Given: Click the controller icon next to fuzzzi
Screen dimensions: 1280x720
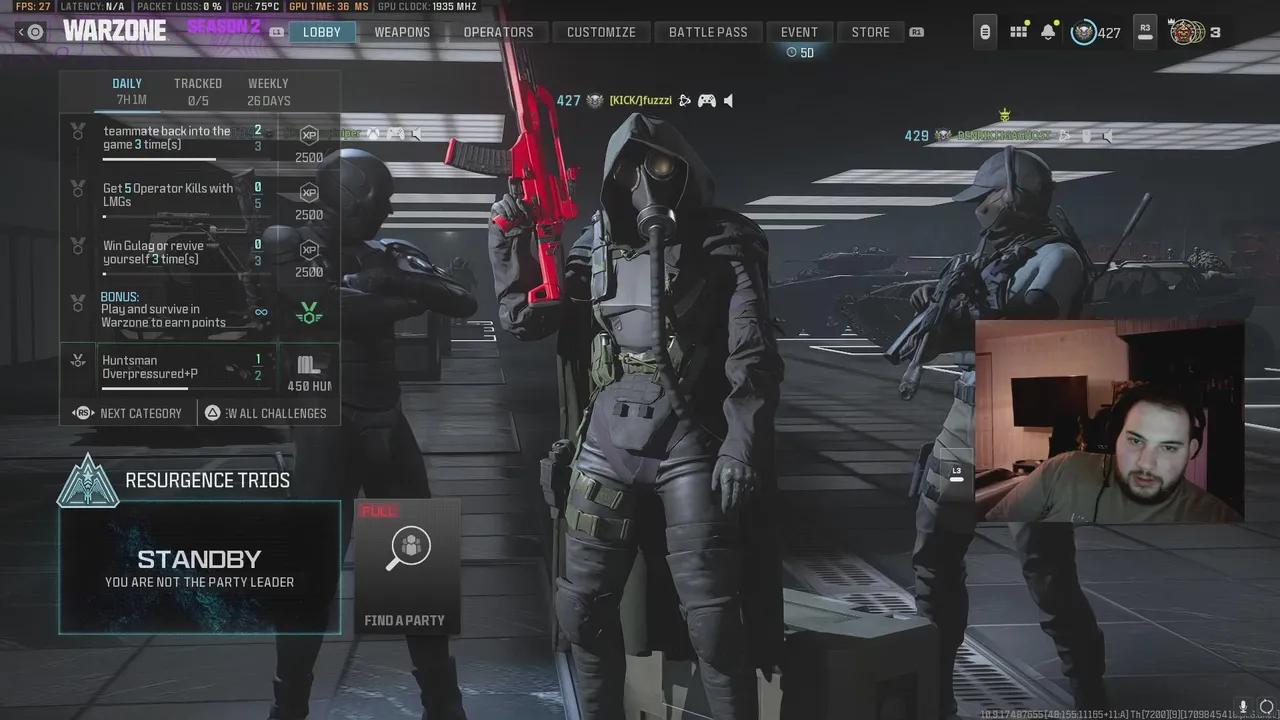Looking at the screenshot, I should (706, 100).
